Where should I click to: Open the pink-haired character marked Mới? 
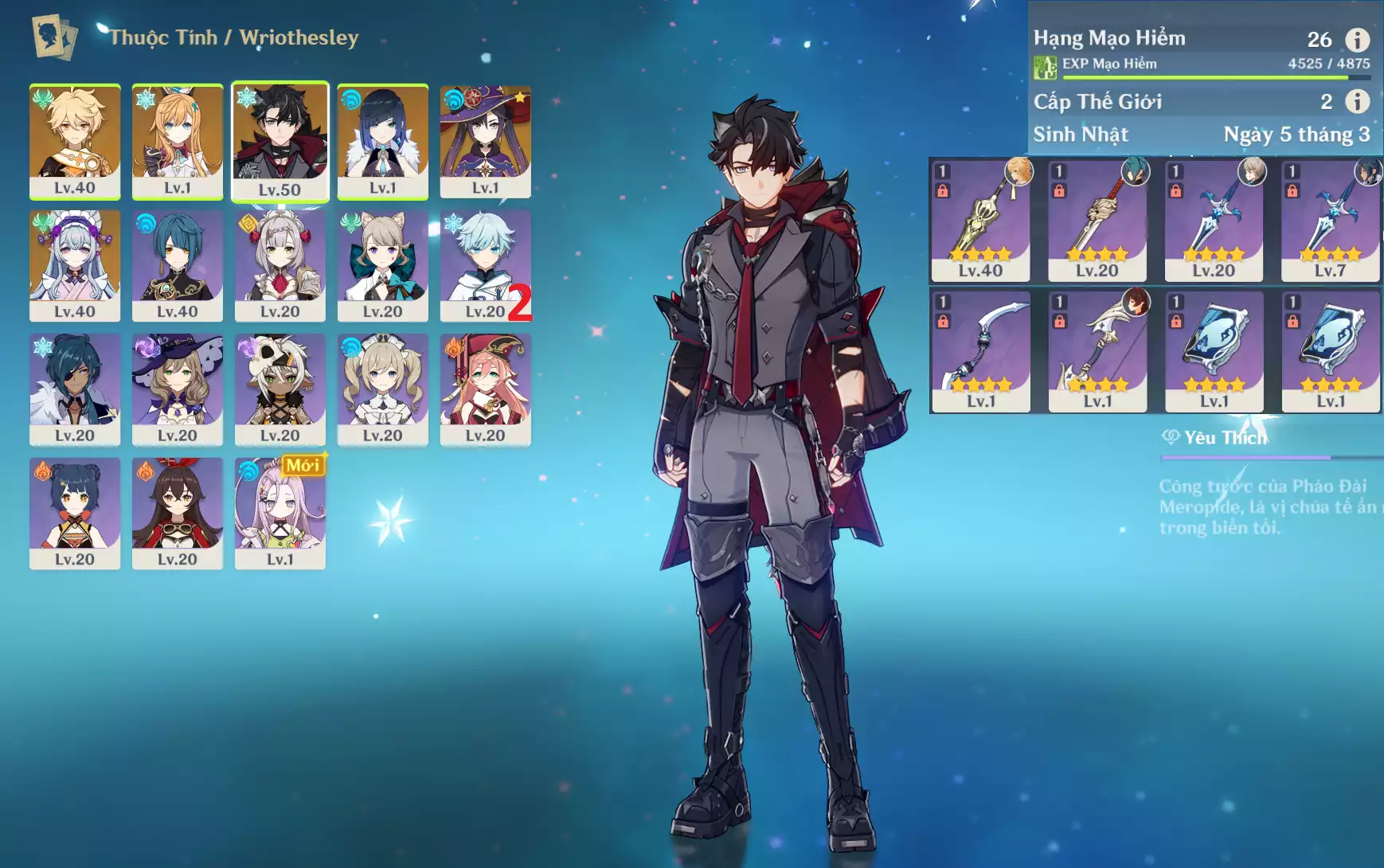(x=280, y=512)
